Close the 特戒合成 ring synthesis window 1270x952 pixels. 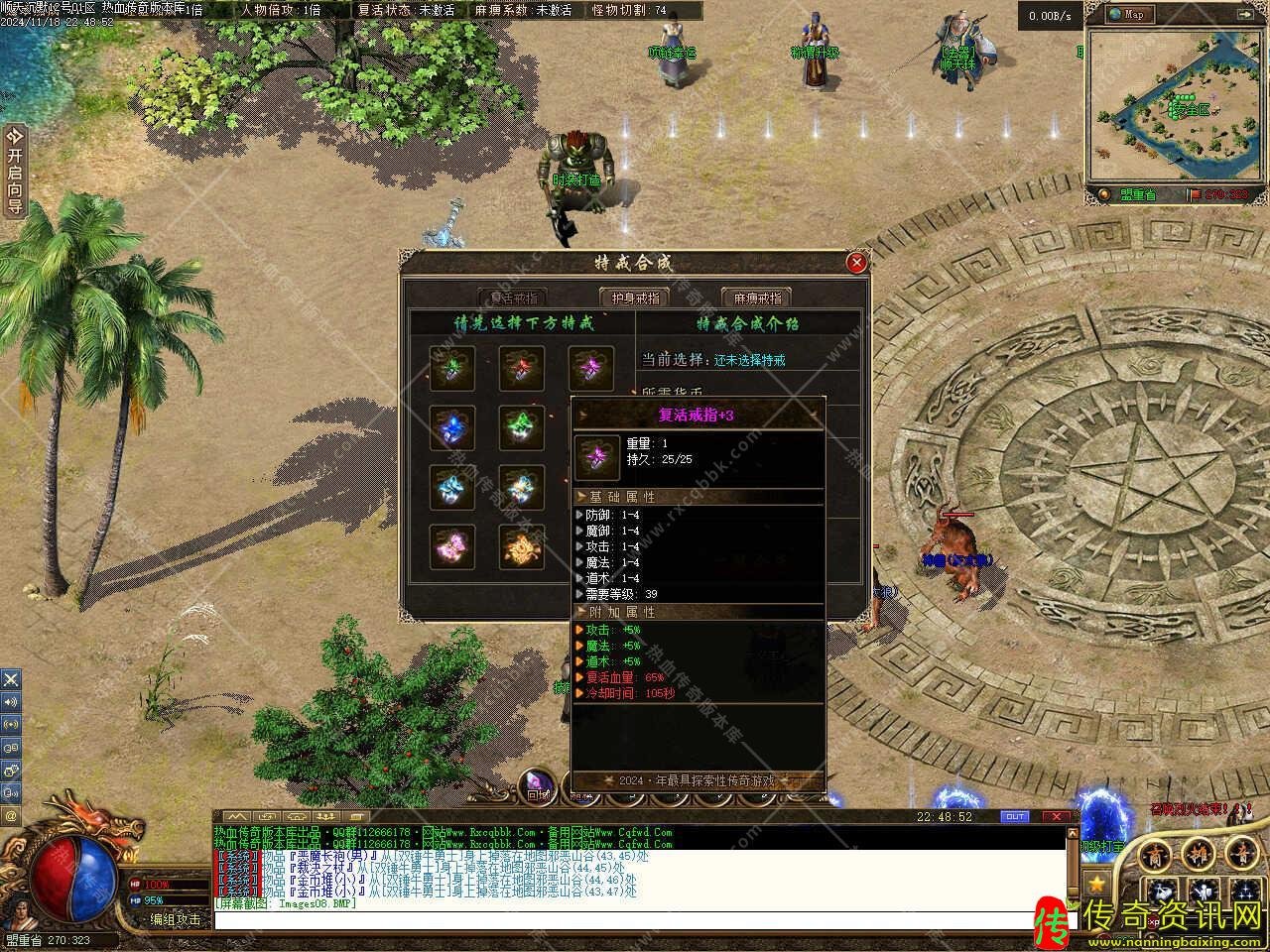(x=856, y=263)
